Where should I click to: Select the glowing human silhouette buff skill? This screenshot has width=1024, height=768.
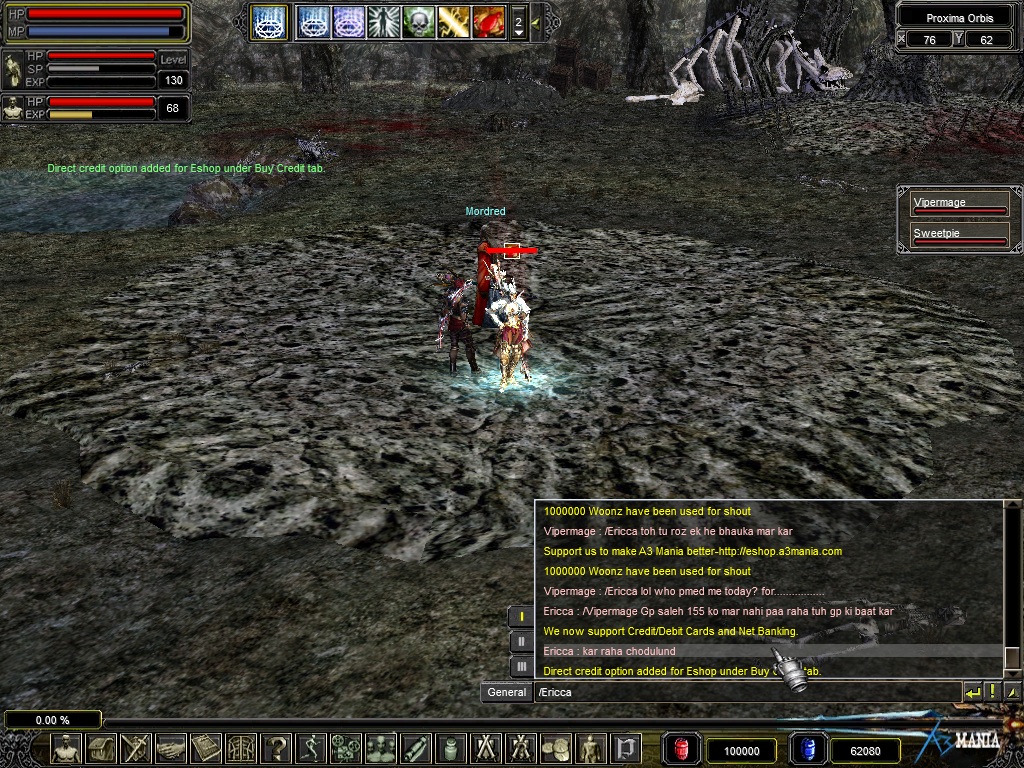383,21
